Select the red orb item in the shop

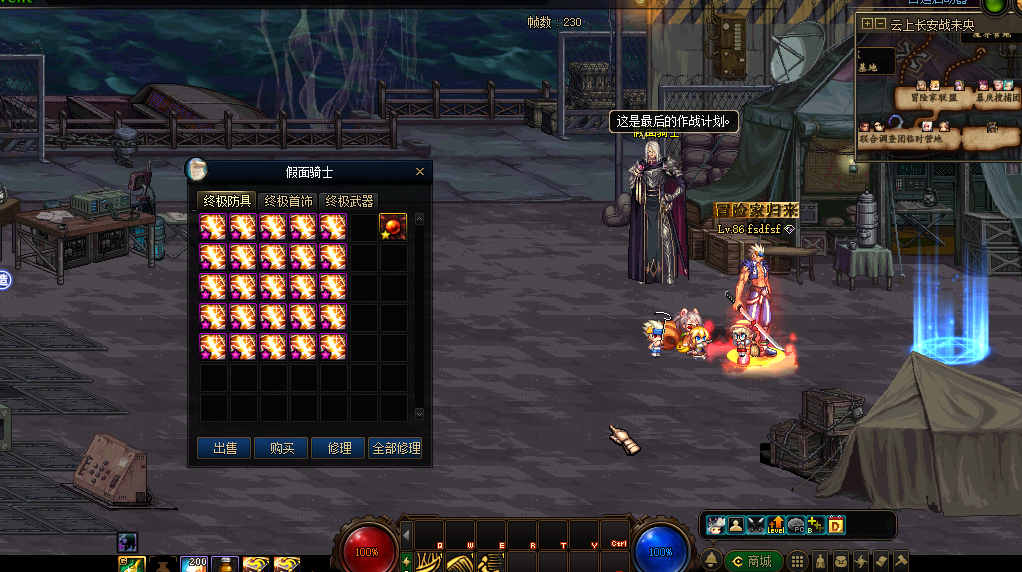(393, 227)
